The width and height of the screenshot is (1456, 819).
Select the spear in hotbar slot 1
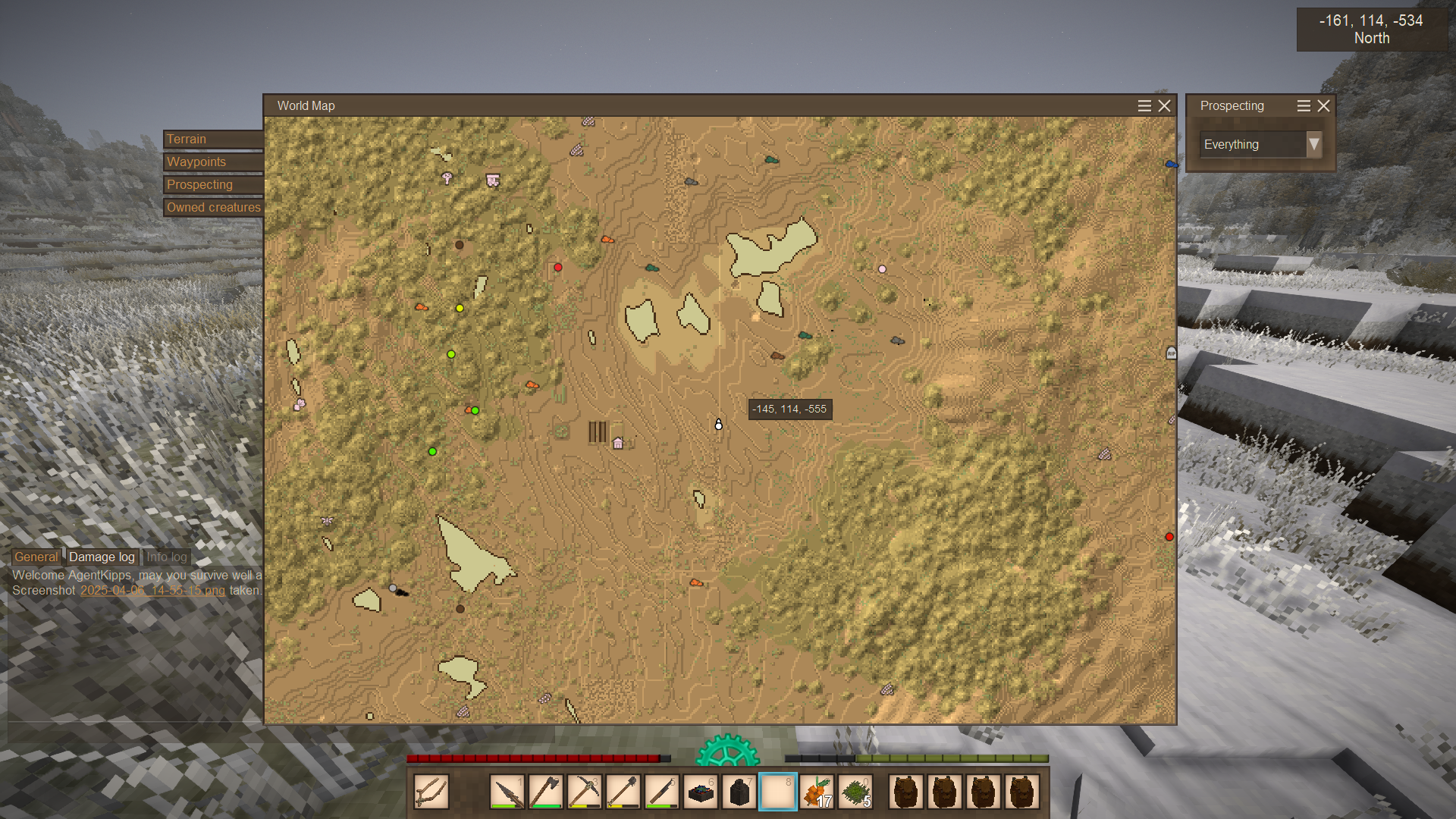(507, 792)
